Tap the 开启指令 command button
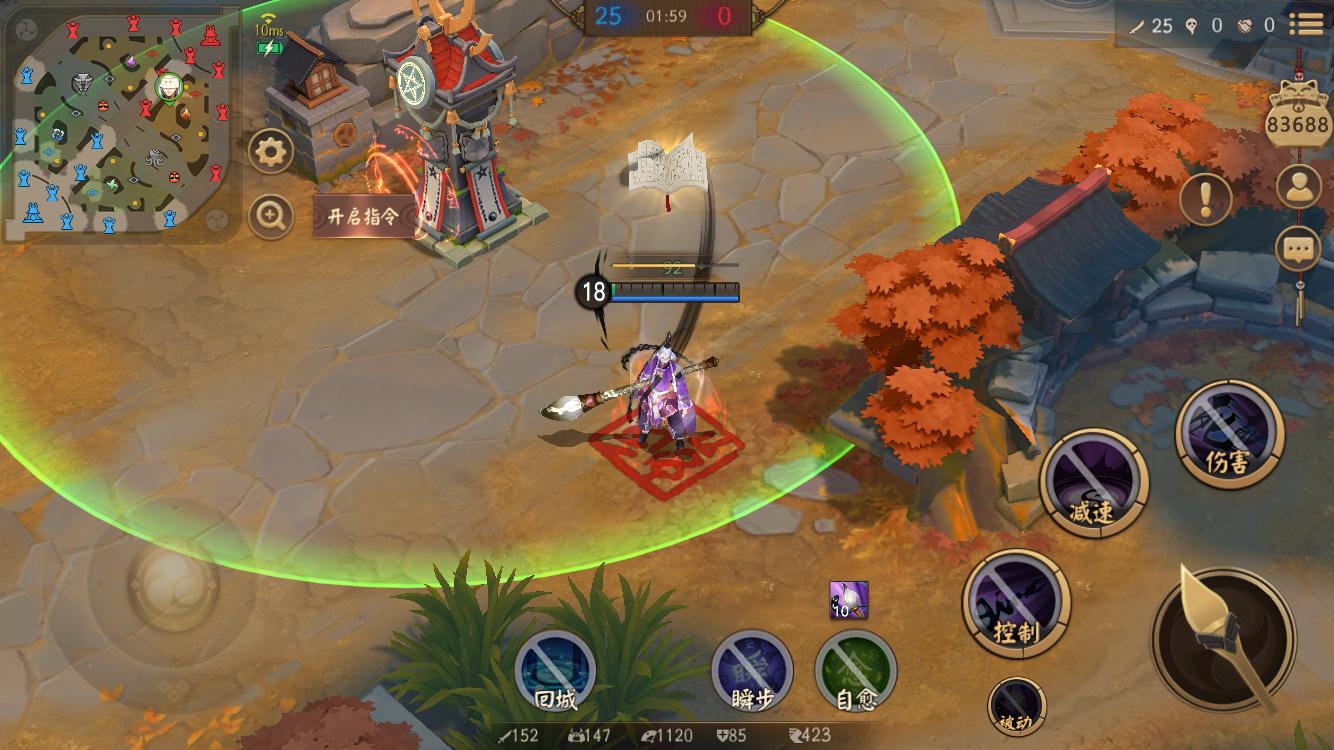 pos(364,216)
